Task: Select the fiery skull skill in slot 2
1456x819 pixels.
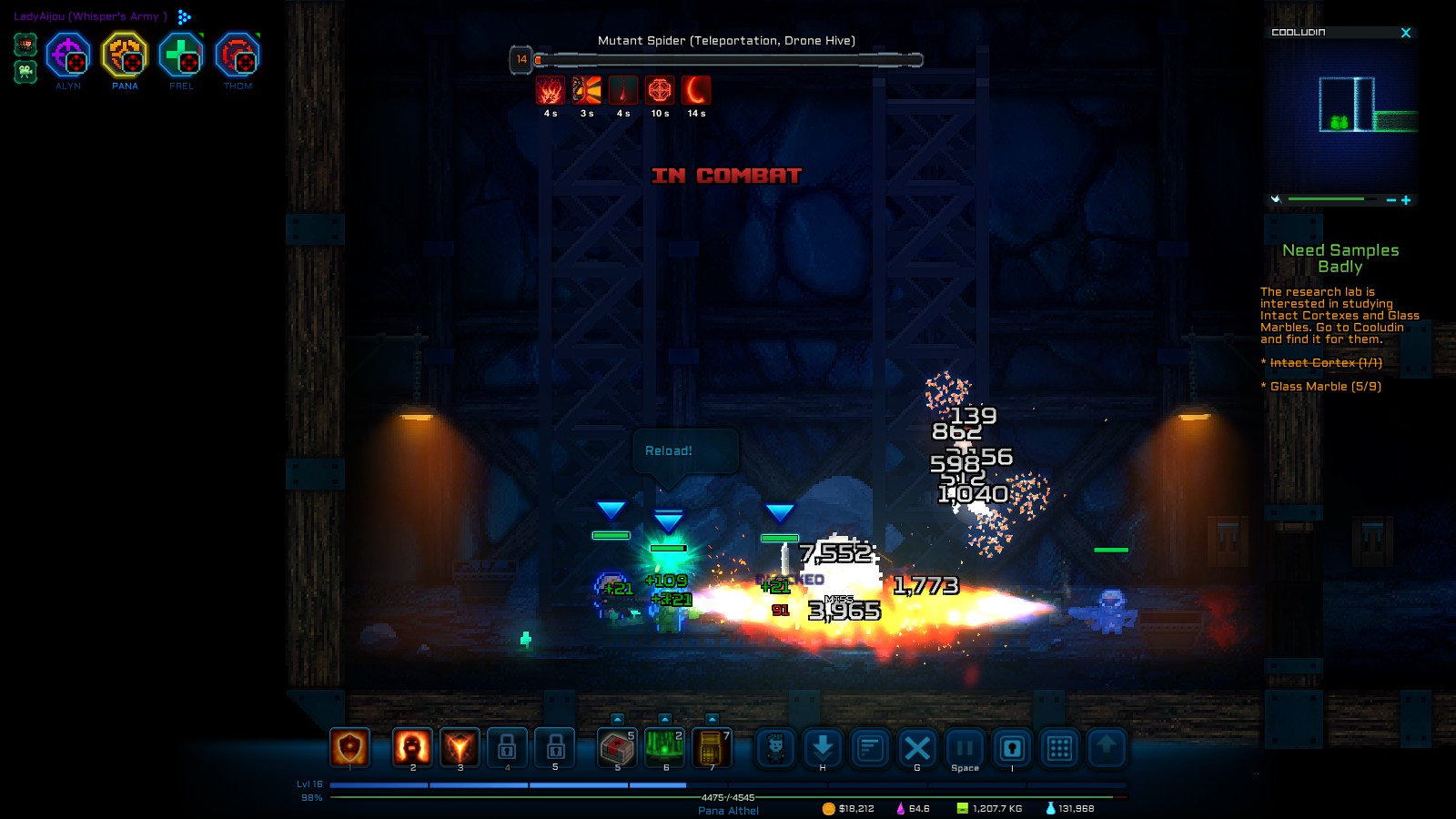Action: (x=412, y=746)
